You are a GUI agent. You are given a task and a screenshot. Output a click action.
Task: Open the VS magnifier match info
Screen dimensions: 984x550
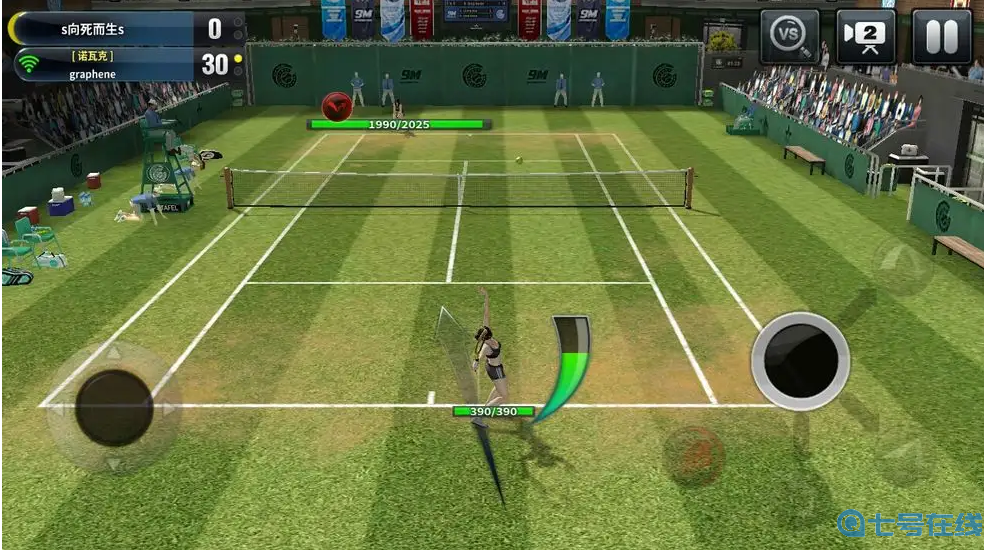789,37
